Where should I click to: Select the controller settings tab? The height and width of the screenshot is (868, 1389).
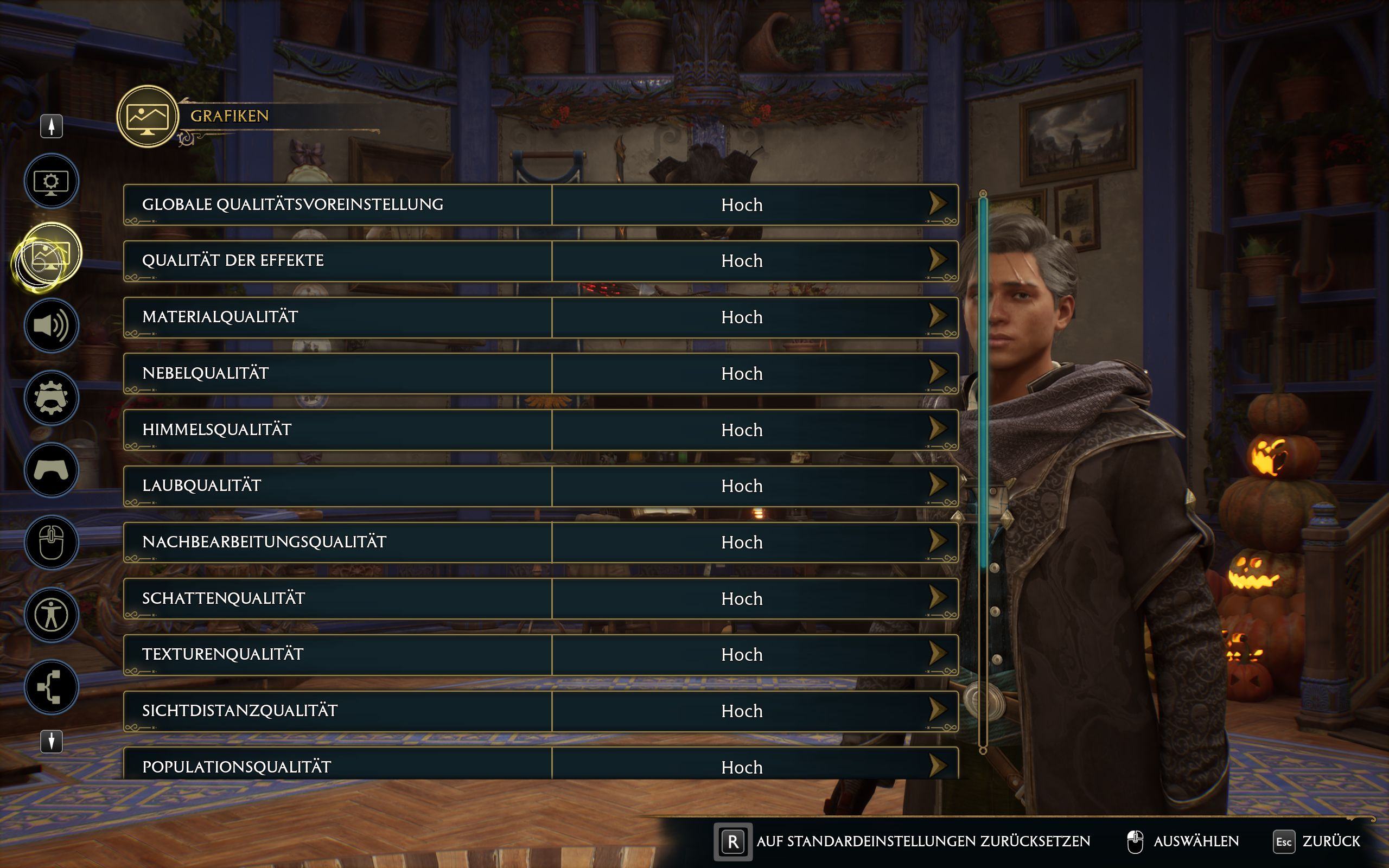pos(51,470)
